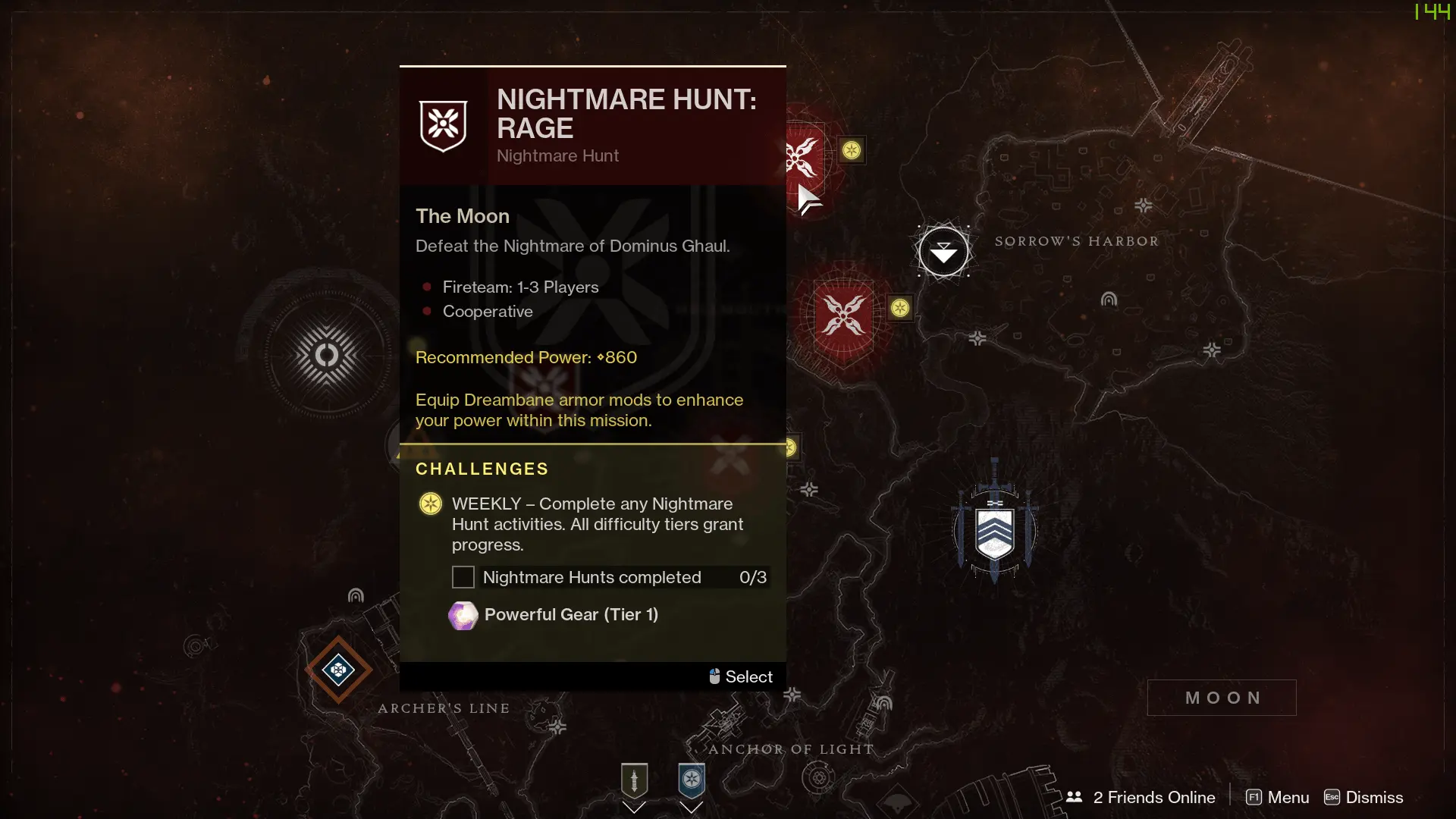This screenshot has height=819, width=1456.
Task: Click the MOON destination label
Action: 1222,697
